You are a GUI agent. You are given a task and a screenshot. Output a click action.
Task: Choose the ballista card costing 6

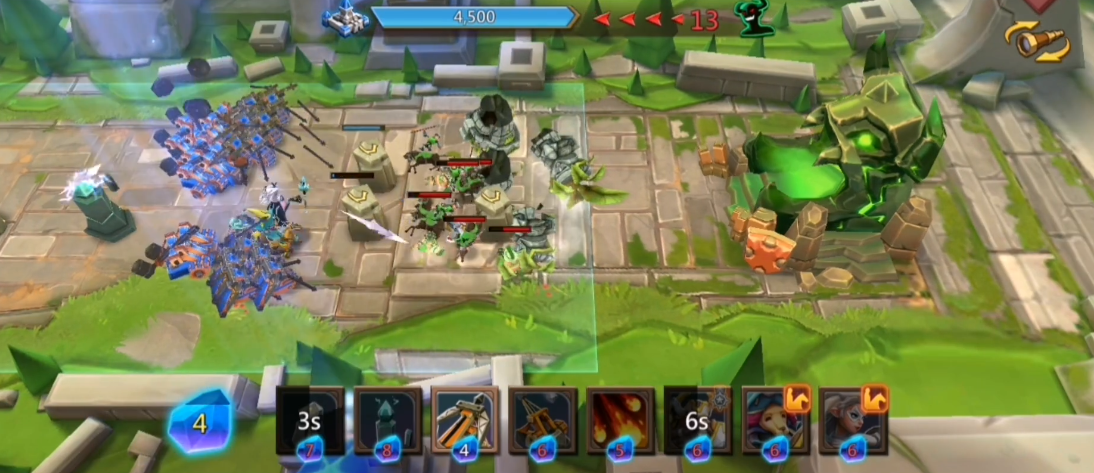(543, 422)
